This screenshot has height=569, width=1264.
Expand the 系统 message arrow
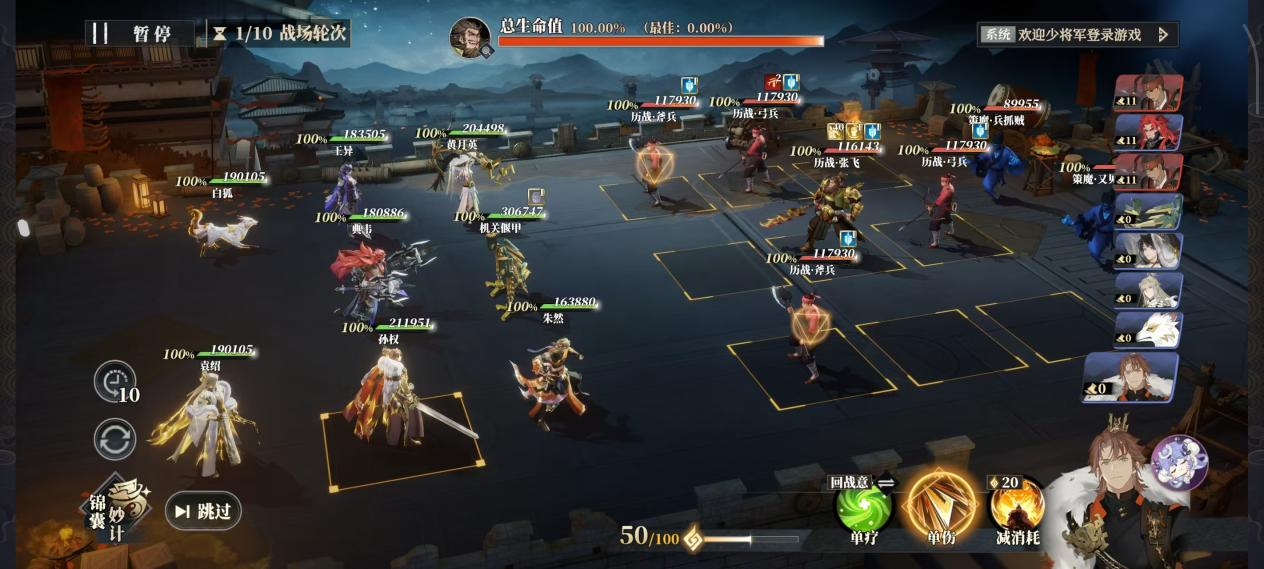click(1163, 34)
